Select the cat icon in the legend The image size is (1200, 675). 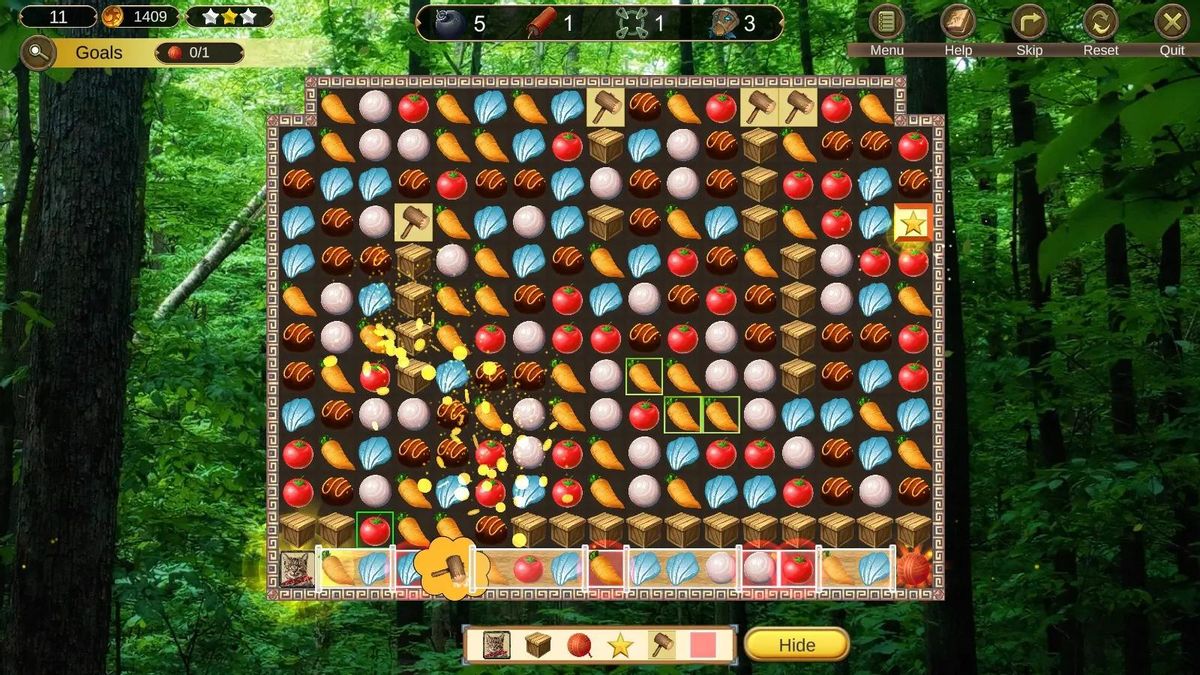coord(497,645)
